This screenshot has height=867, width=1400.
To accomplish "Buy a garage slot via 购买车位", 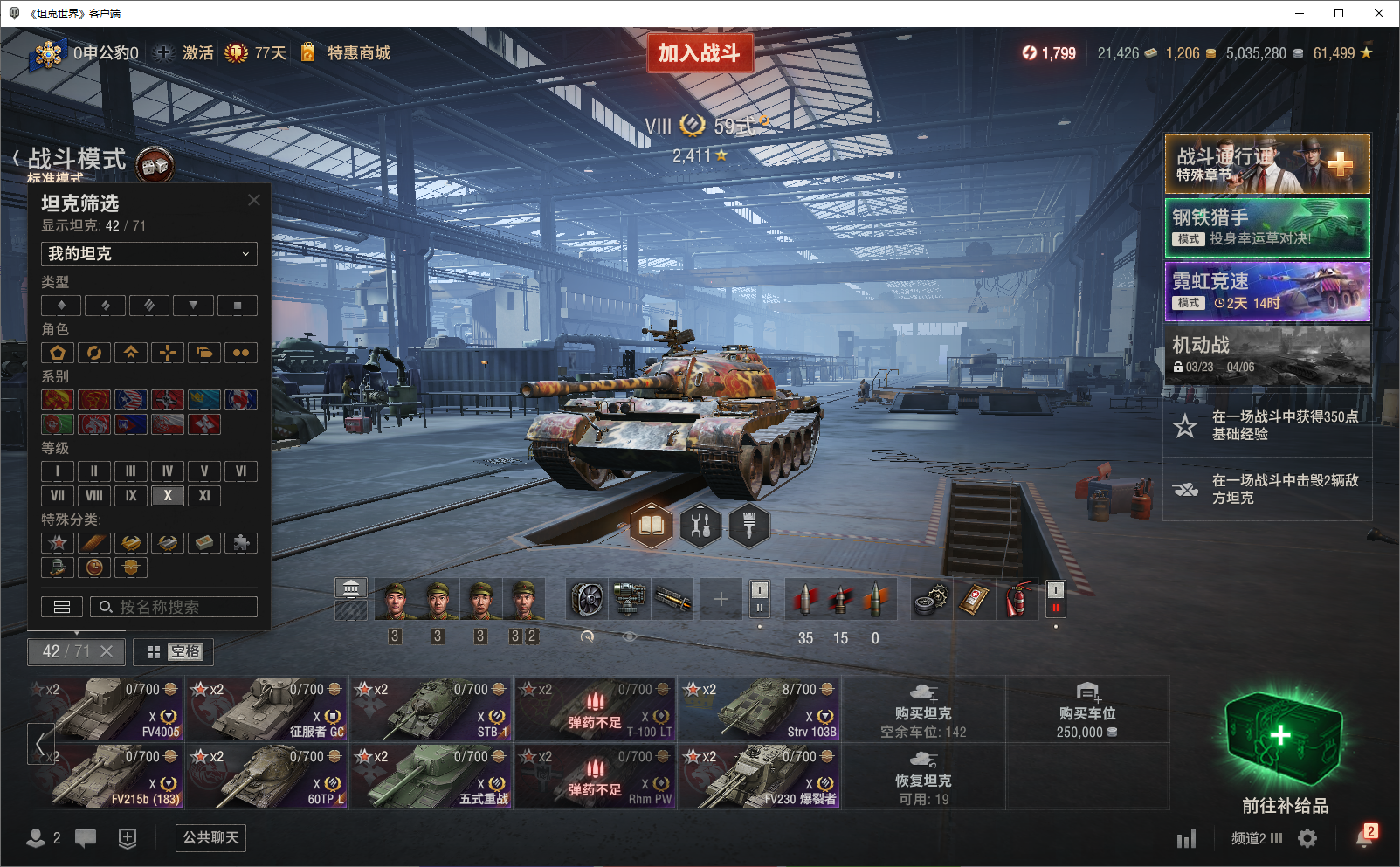I will (x=1086, y=708).
